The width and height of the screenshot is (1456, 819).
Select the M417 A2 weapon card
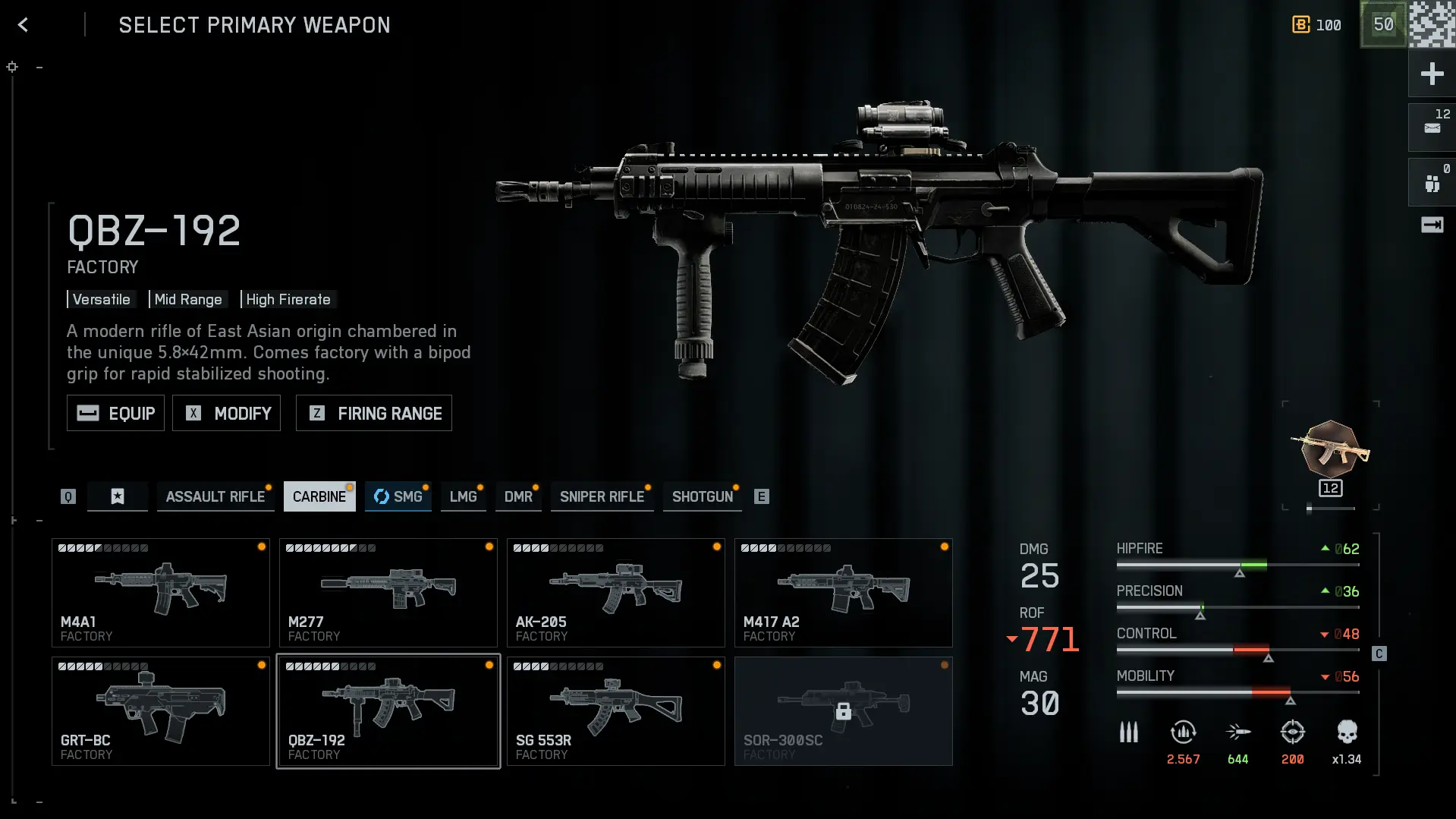pyautogui.click(x=844, y=593)
